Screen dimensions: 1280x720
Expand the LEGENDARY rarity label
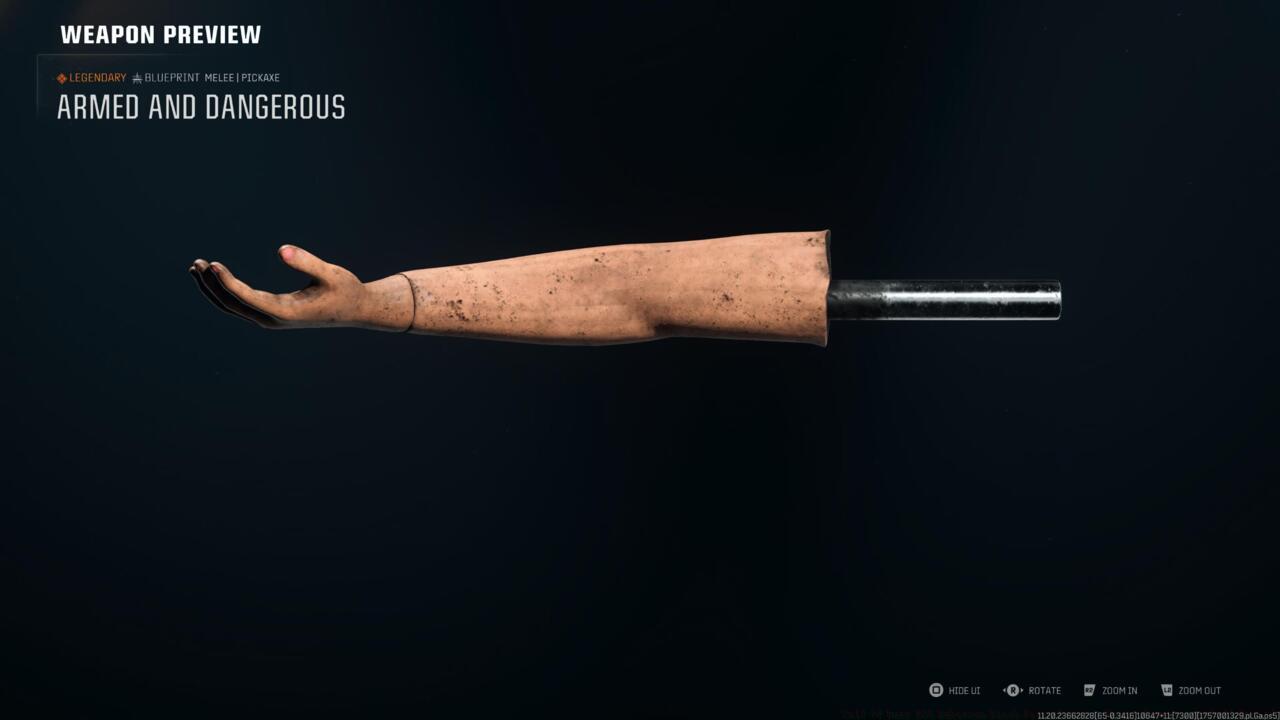tap(97, 77)
